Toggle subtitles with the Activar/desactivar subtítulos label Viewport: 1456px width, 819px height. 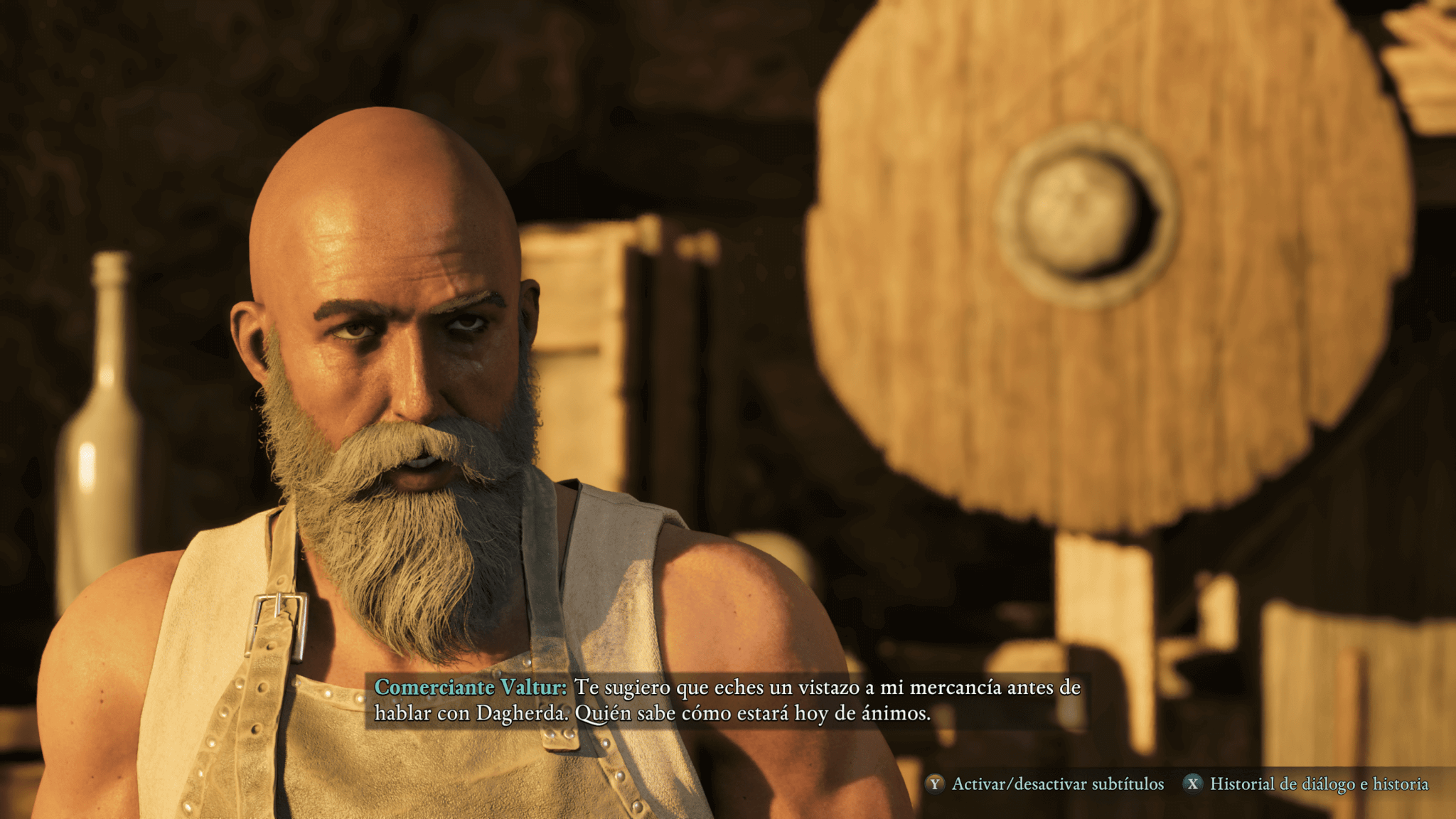[1057, 784]
